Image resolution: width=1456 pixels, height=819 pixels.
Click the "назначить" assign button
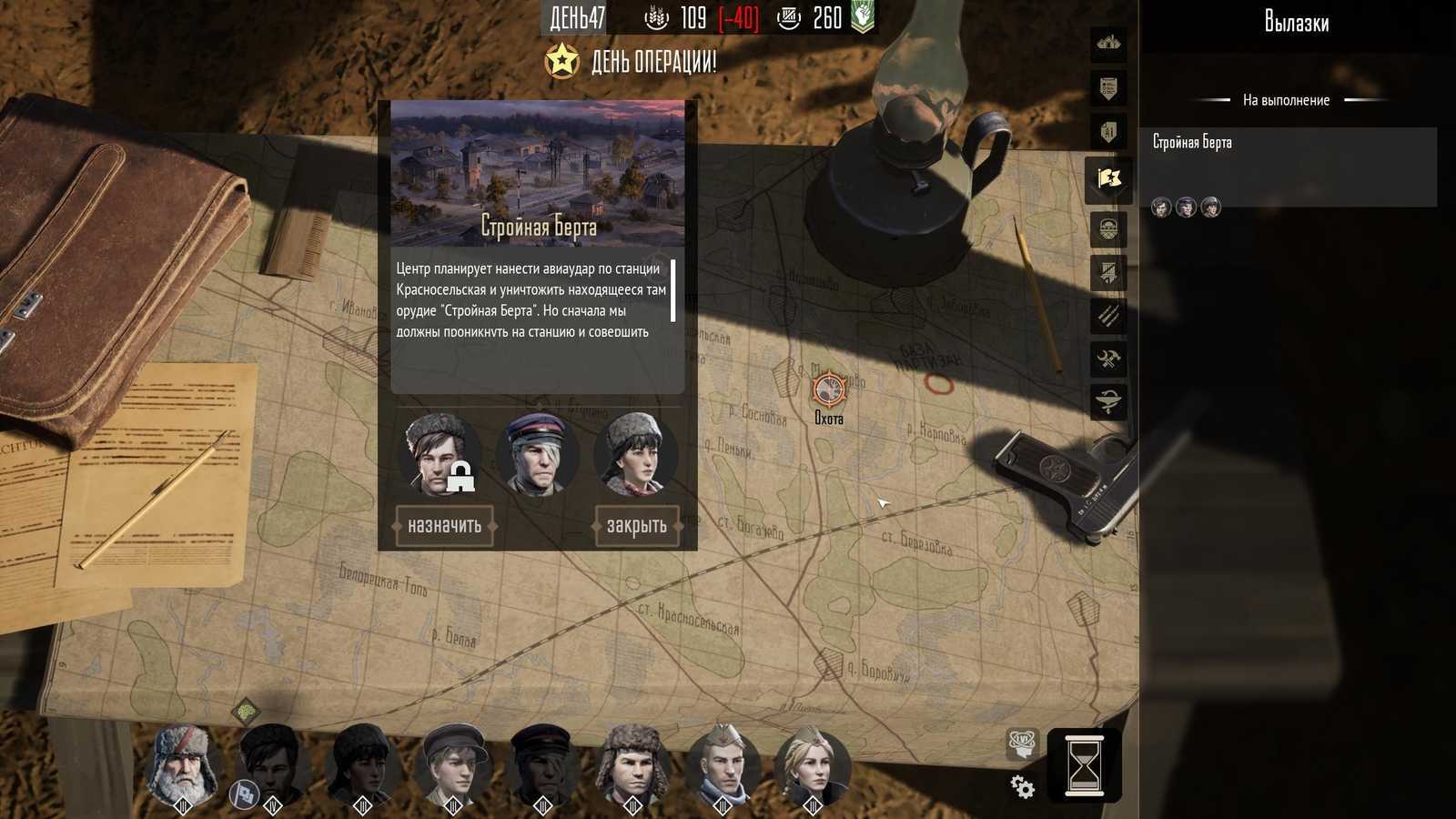click(x=444, y=526)
